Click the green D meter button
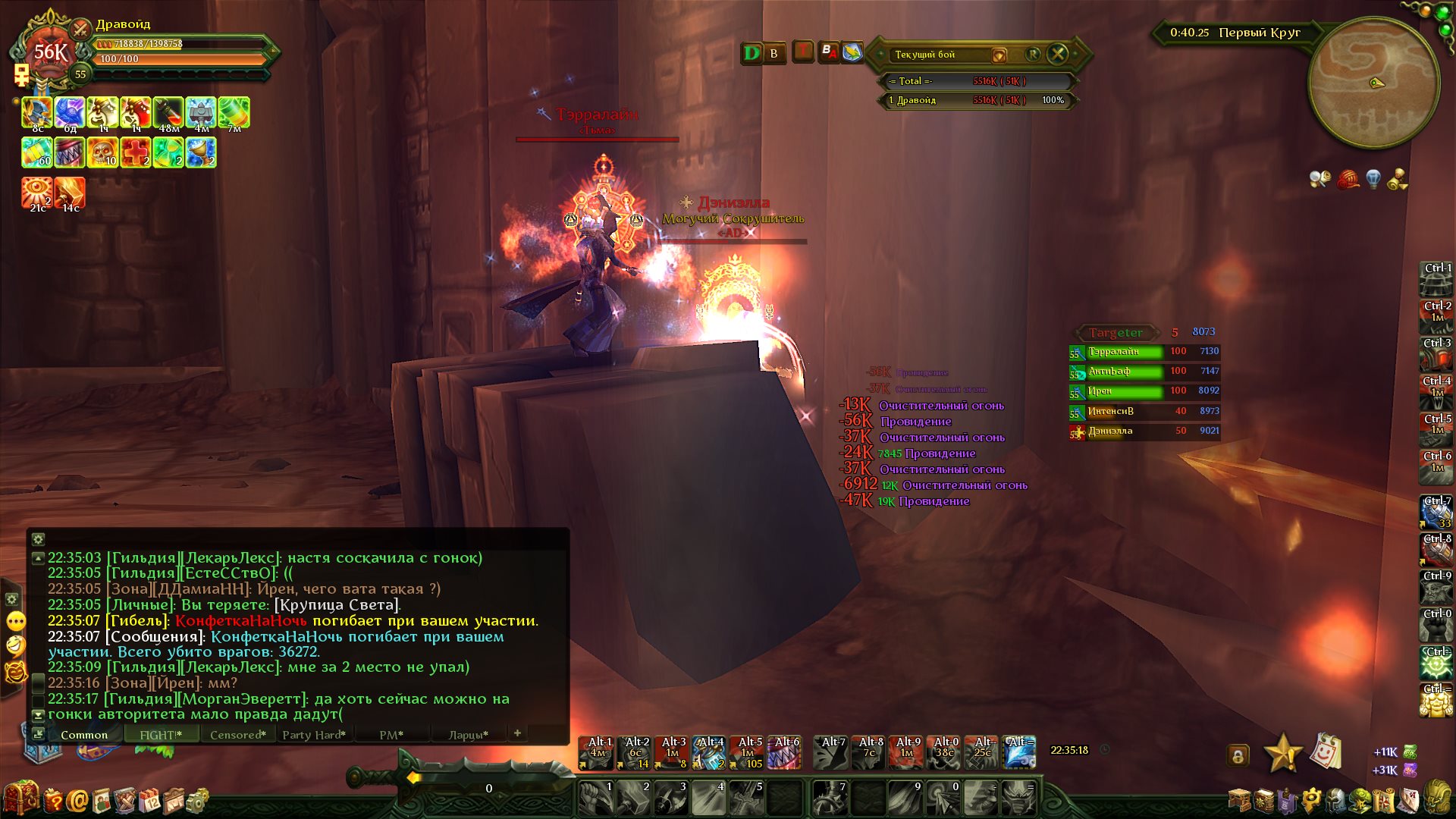The image size is (1456, 819). [x=752, y=53]
